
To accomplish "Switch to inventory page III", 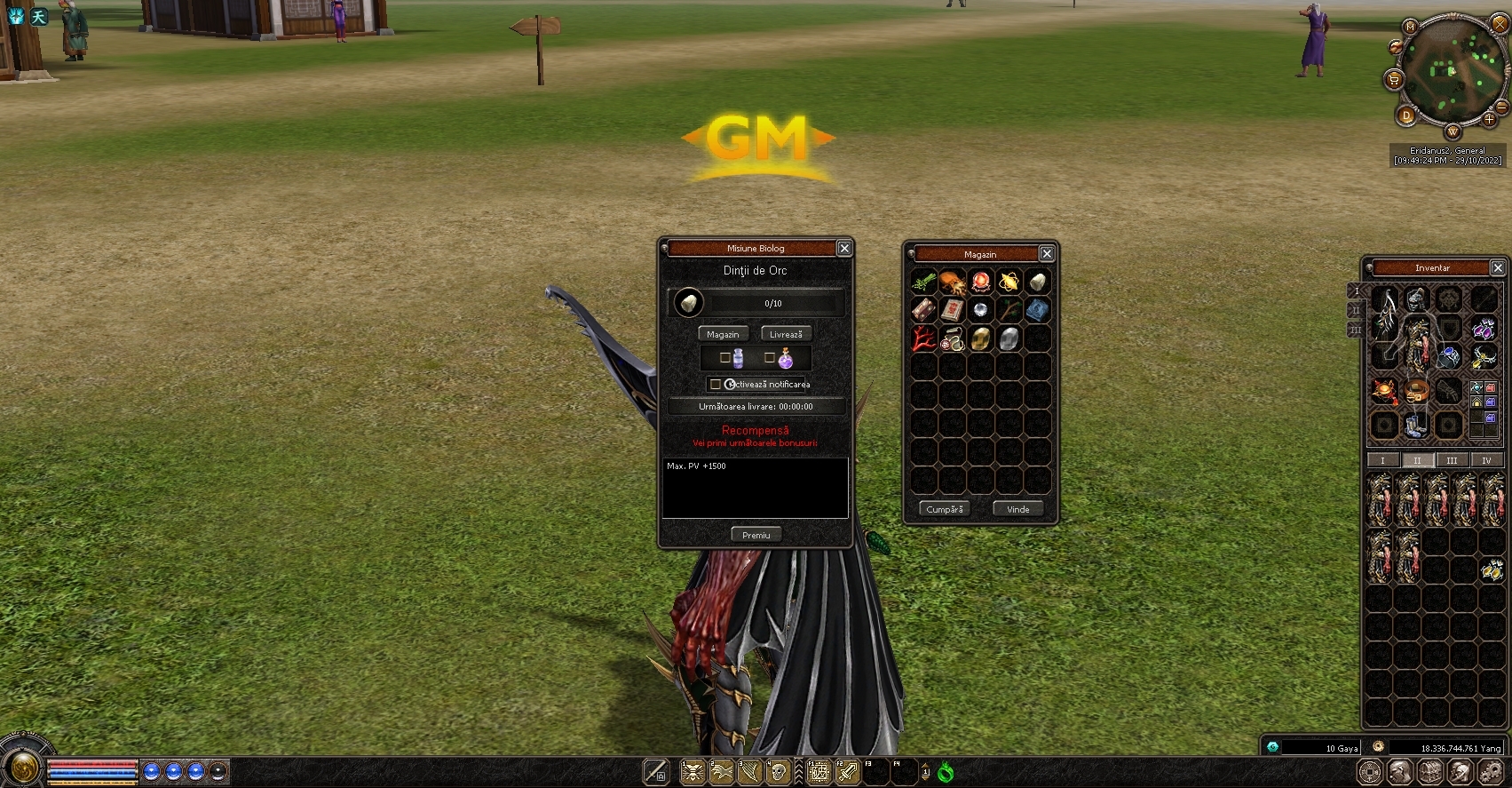I will pos(1452,460).
